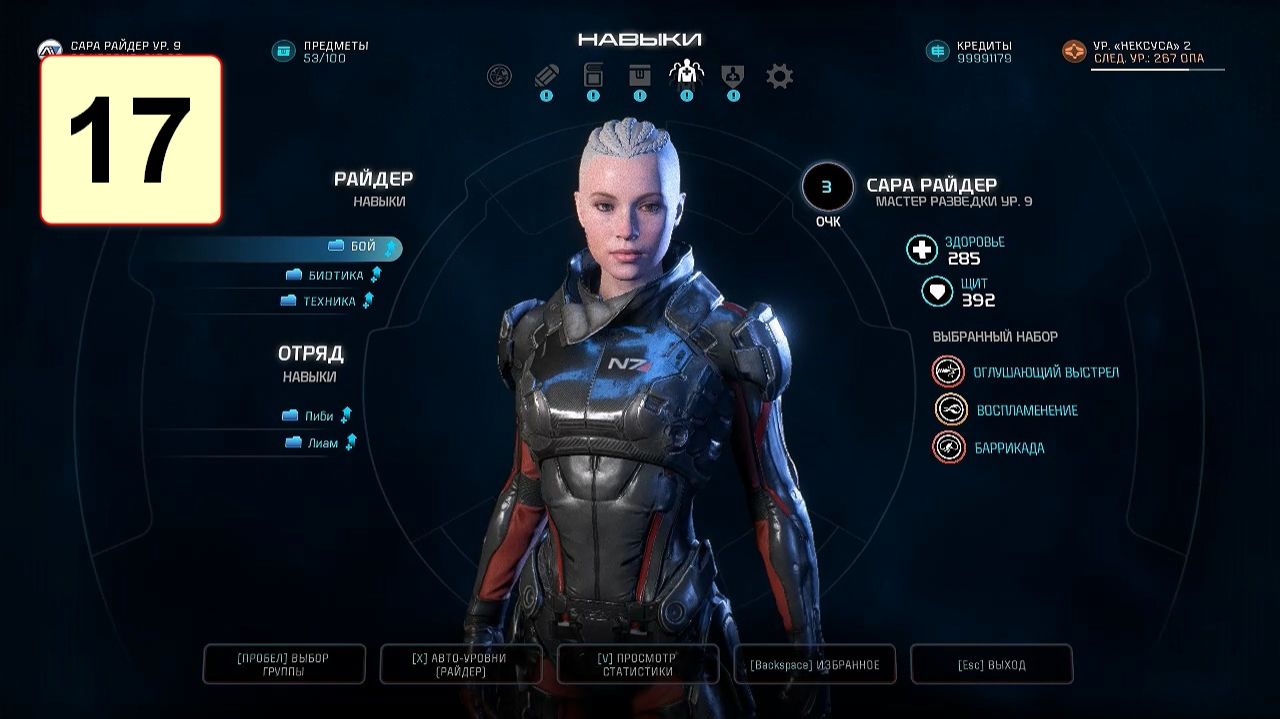Select the Оглушающий выстрел skill

click(x=1045, y=372)
